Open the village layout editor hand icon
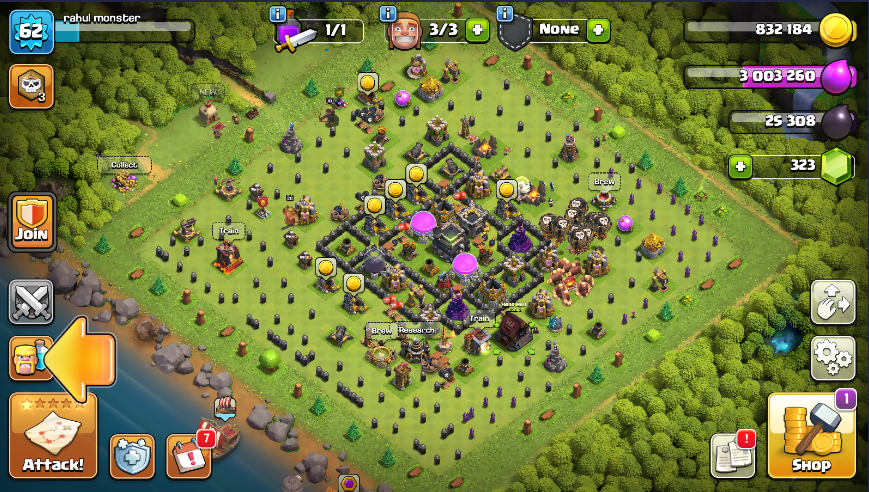 point(832,302)
